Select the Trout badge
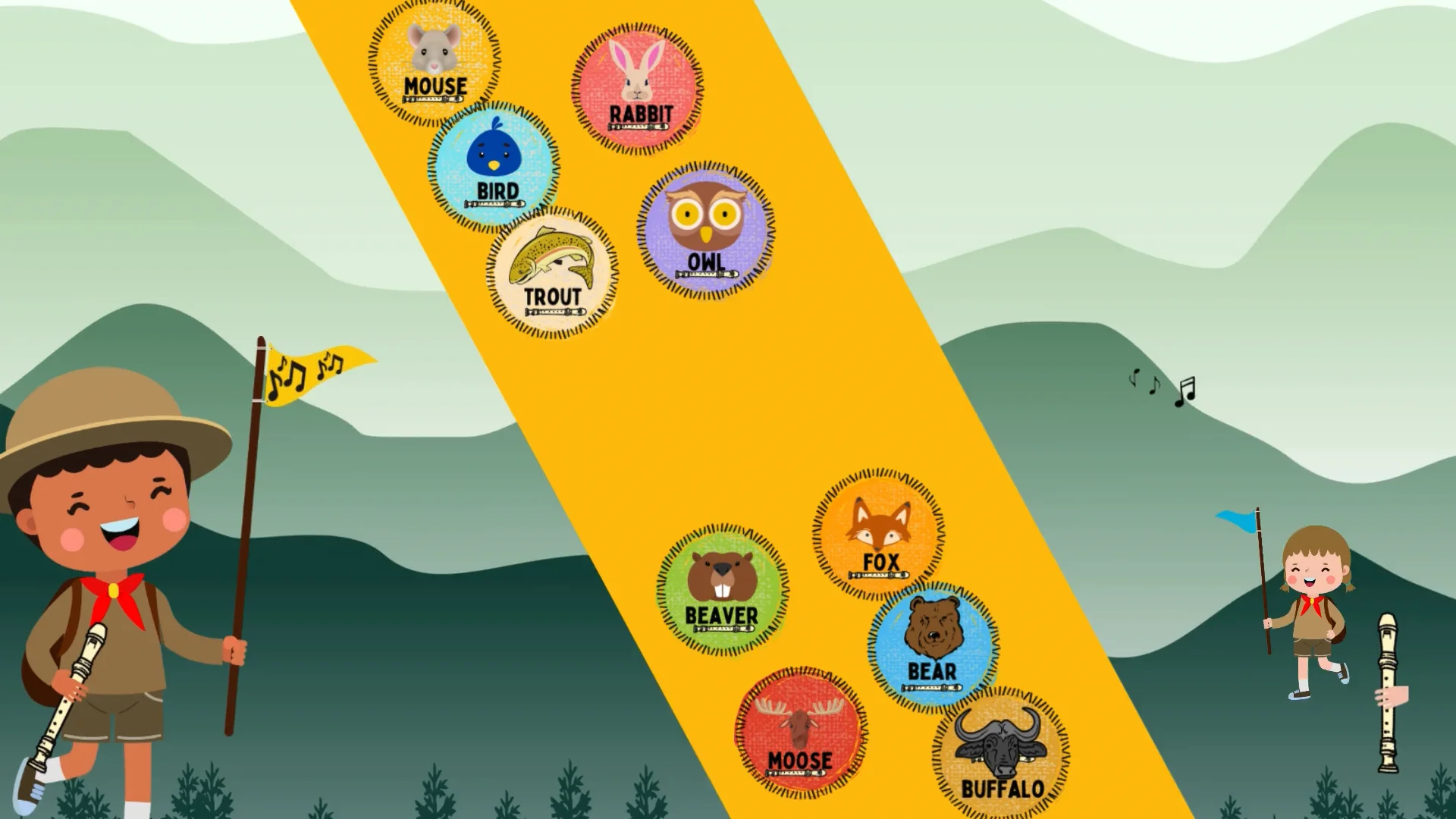The height and width of the screenshot is (819, 1456). (552, 272)
